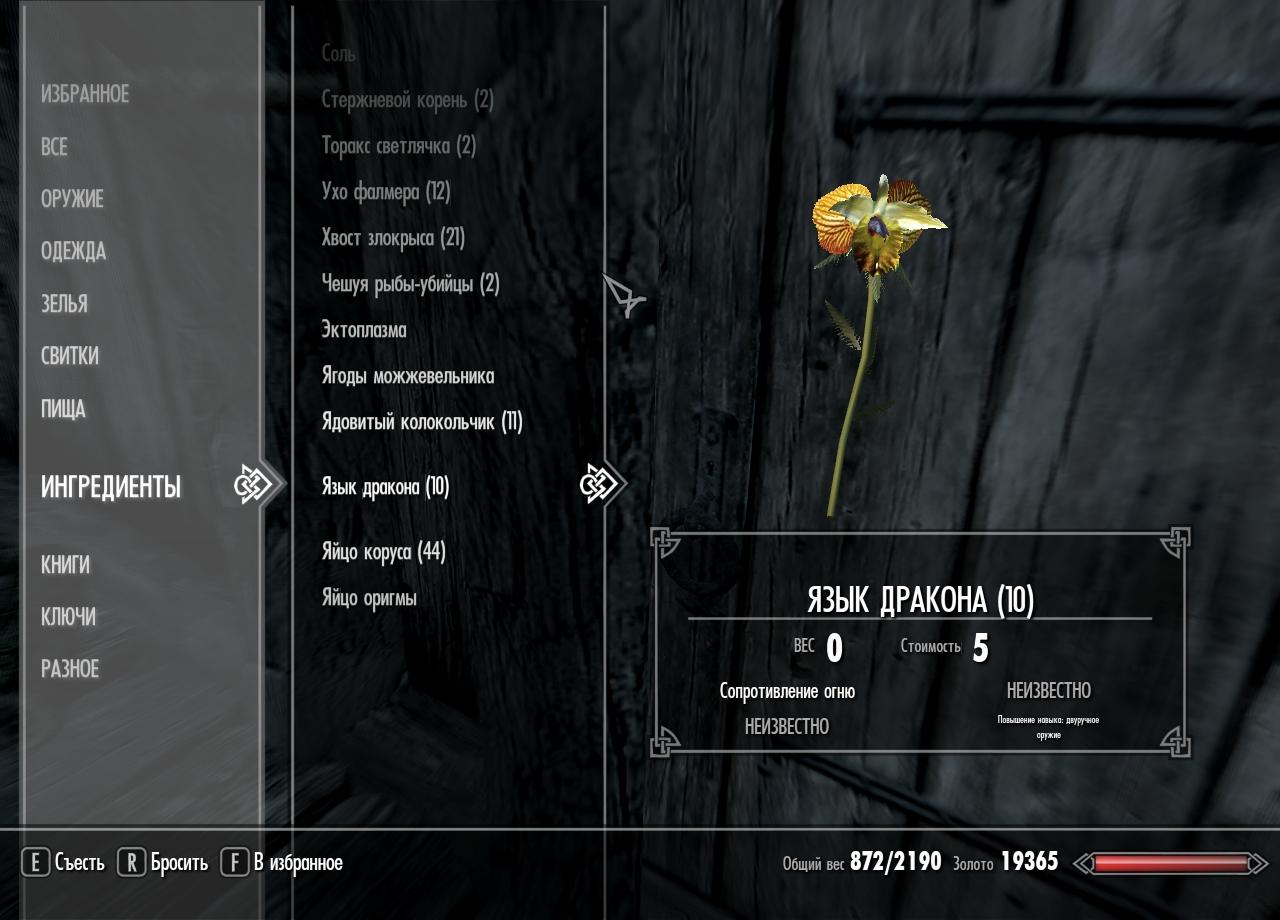Select Хвост злокрыса from the list
Image resolution: width=1280 pixels, height=920 pixels.
pyautogui.click(x=393, y=238)
